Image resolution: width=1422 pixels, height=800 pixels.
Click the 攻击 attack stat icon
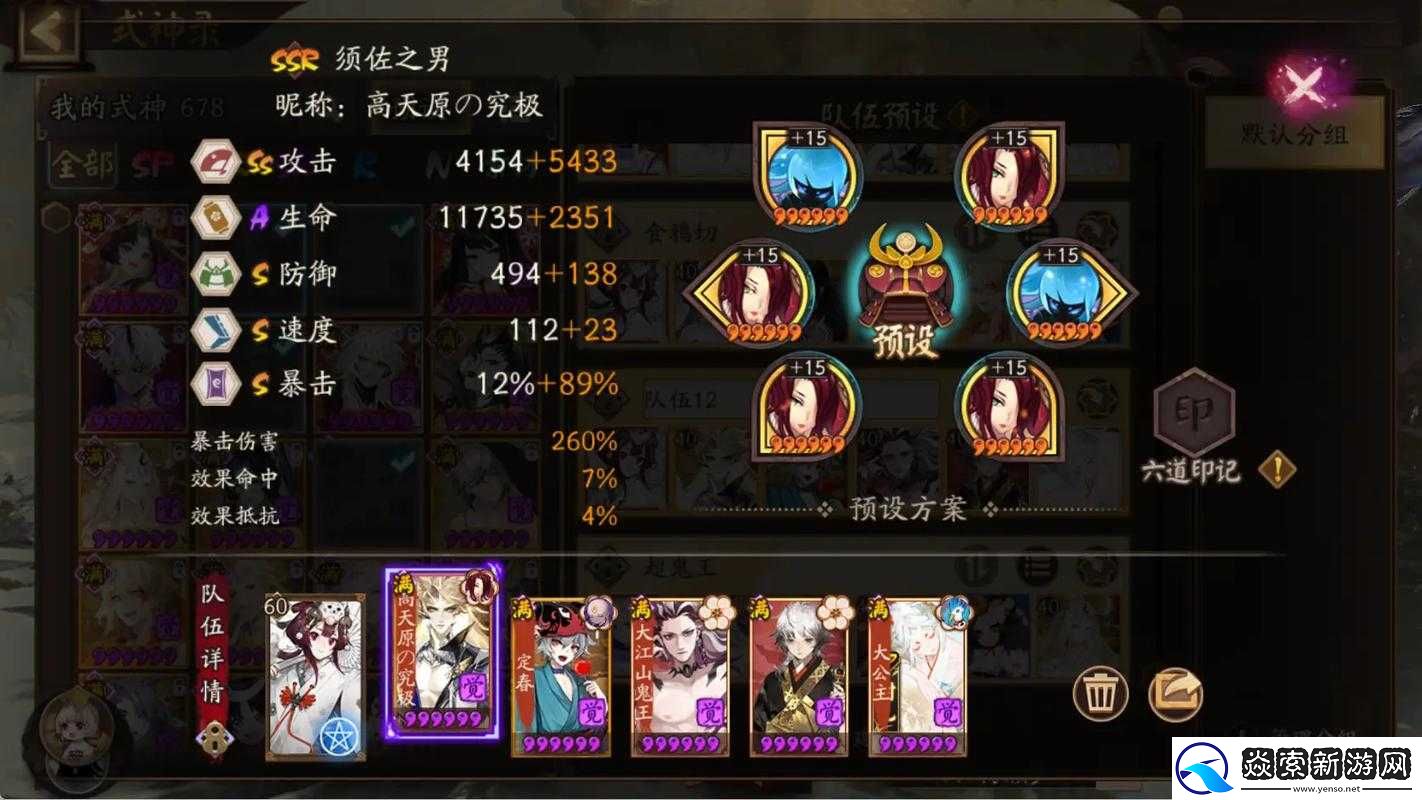click(x=213, y=161)
